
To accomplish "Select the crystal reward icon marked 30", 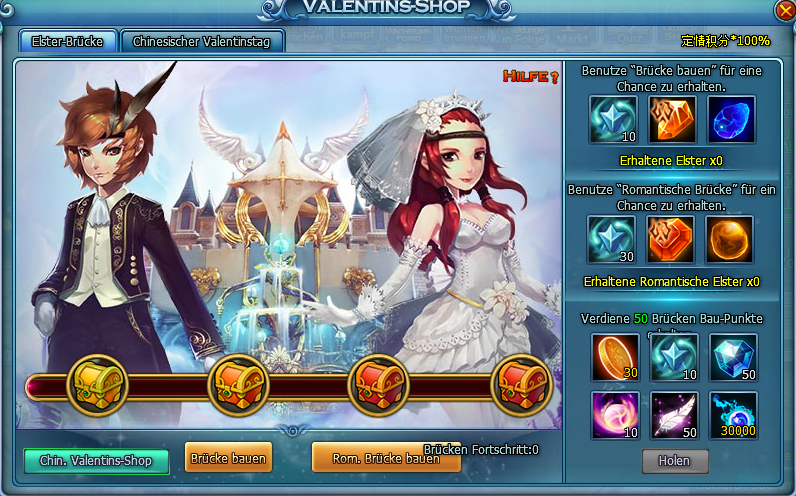I will 610,240.
